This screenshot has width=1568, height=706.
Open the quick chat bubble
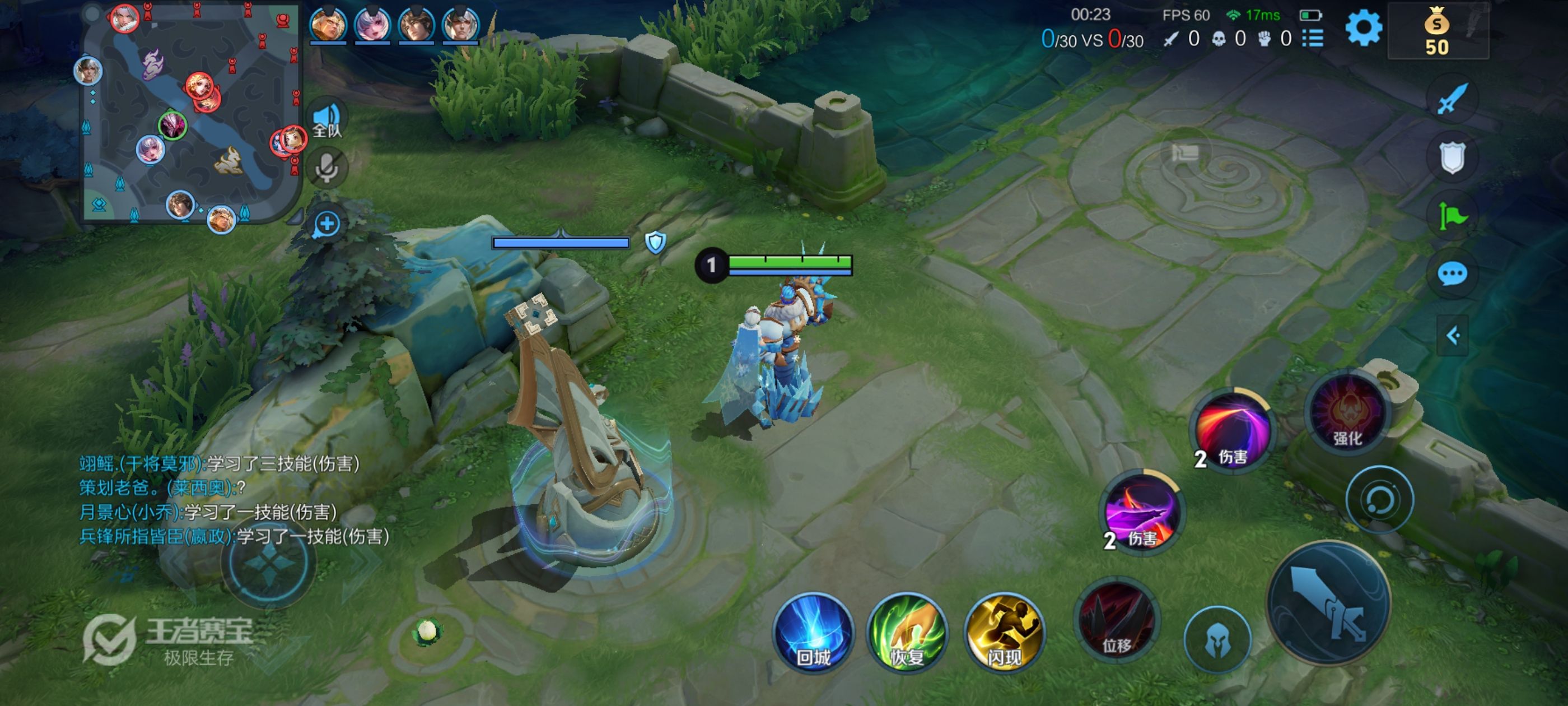coord(1452,273)
